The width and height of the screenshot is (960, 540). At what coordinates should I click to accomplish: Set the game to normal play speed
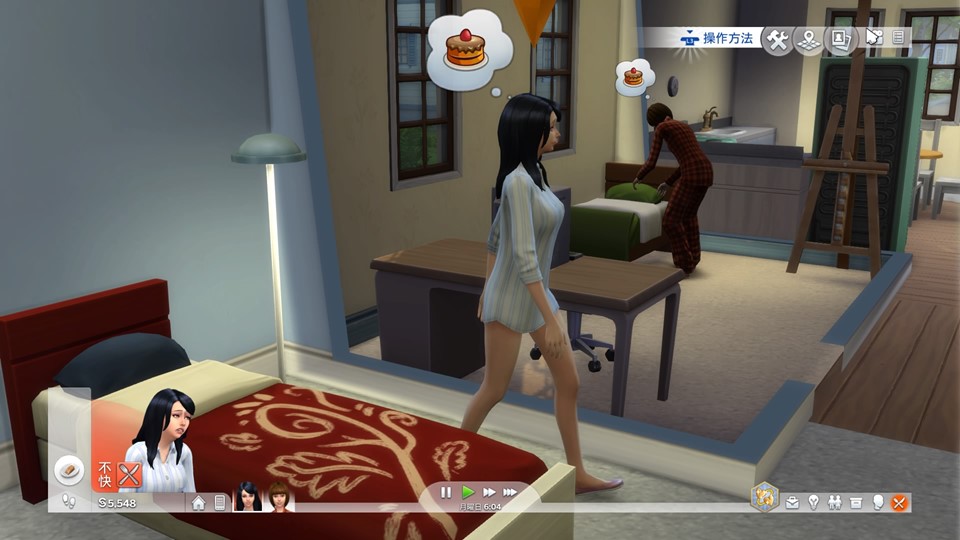pos(468,492)
